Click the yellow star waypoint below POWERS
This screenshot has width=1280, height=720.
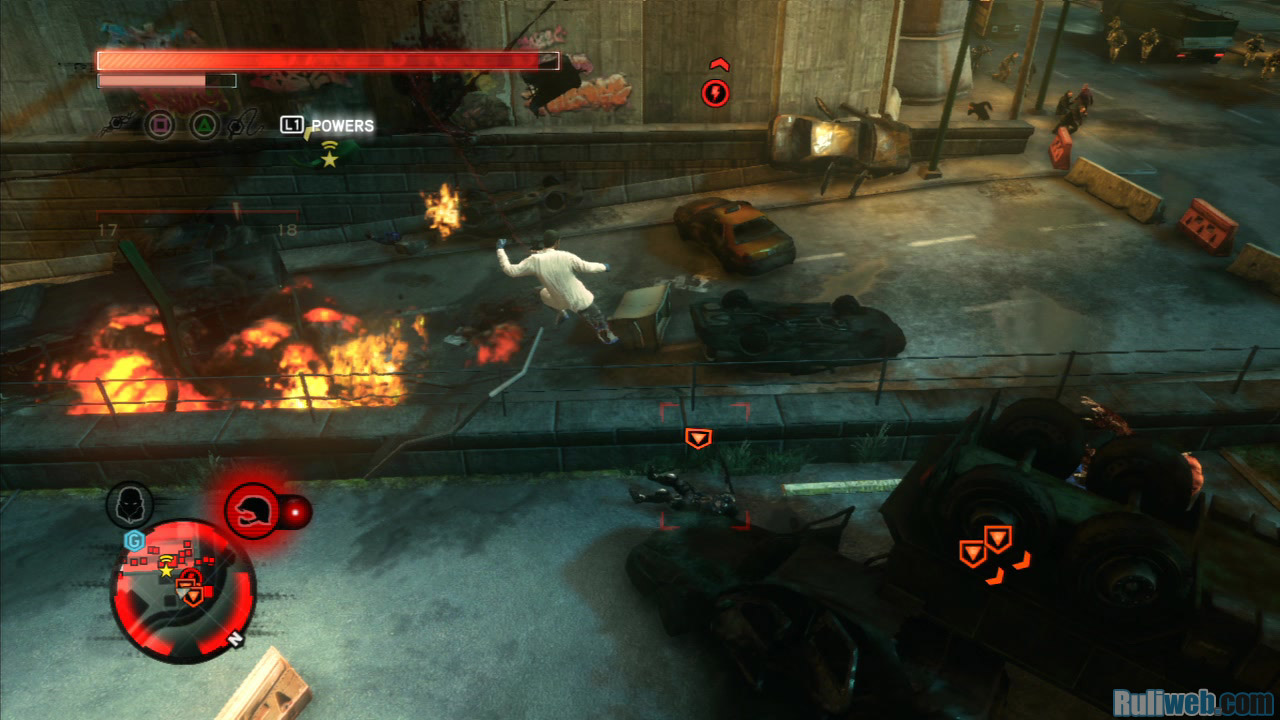329,159
